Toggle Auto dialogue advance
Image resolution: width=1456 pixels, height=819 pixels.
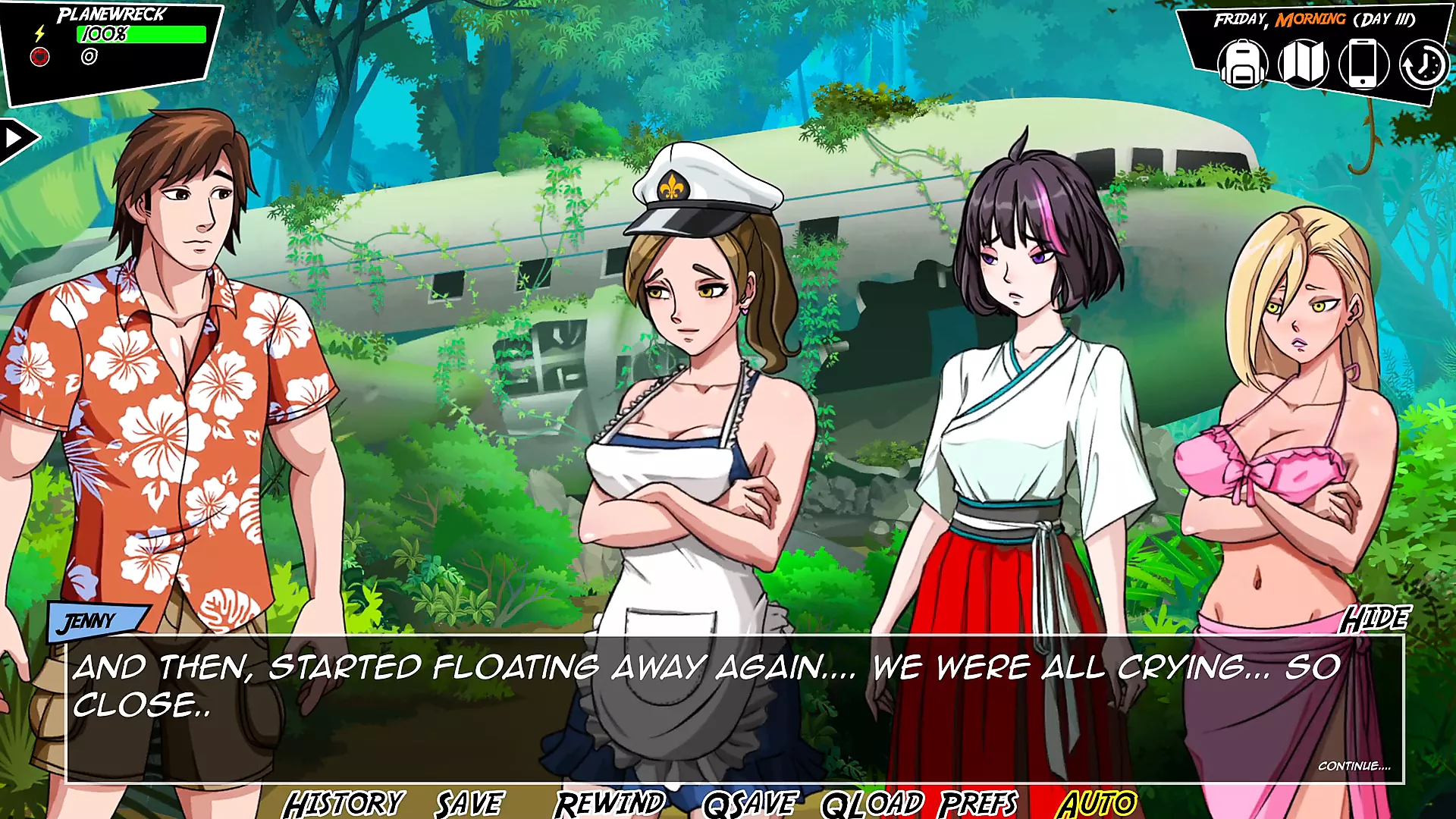1097,804
